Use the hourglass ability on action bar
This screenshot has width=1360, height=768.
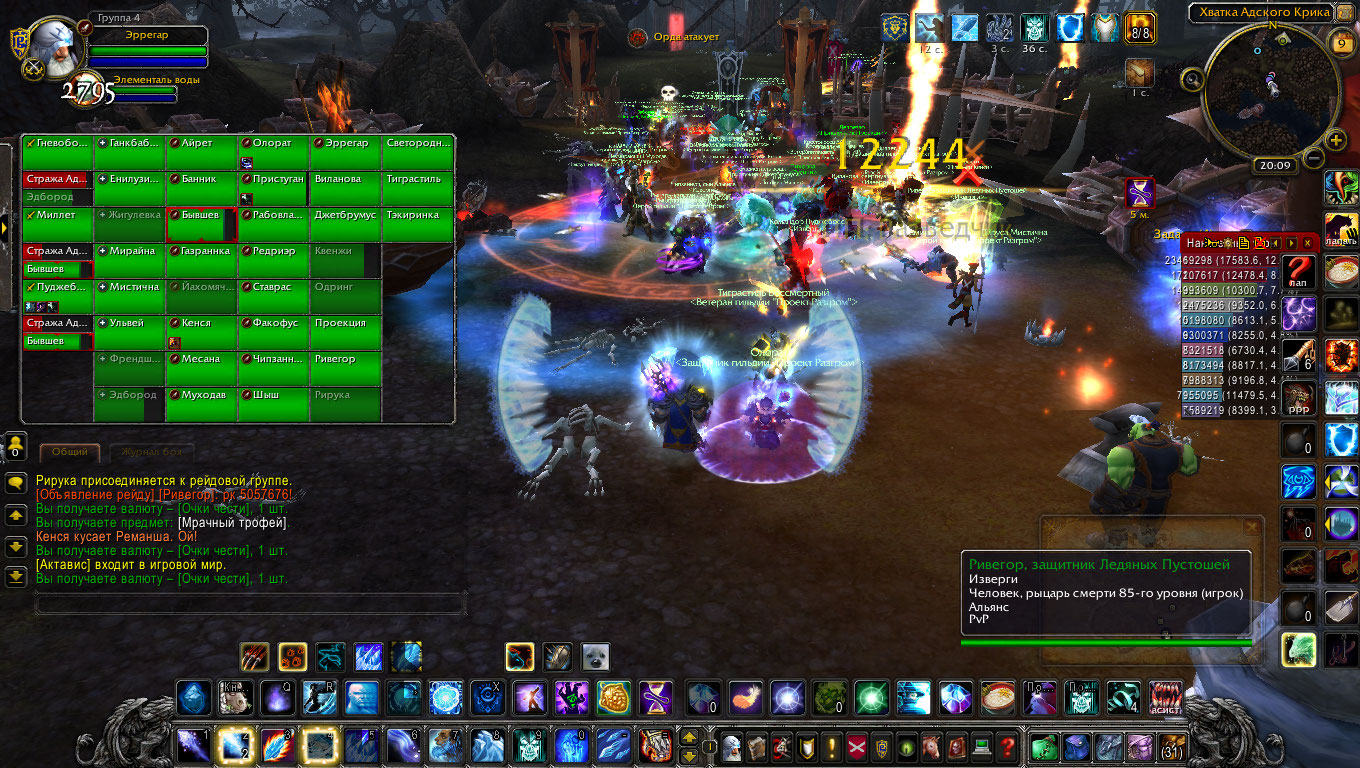(x=656, y=697)
